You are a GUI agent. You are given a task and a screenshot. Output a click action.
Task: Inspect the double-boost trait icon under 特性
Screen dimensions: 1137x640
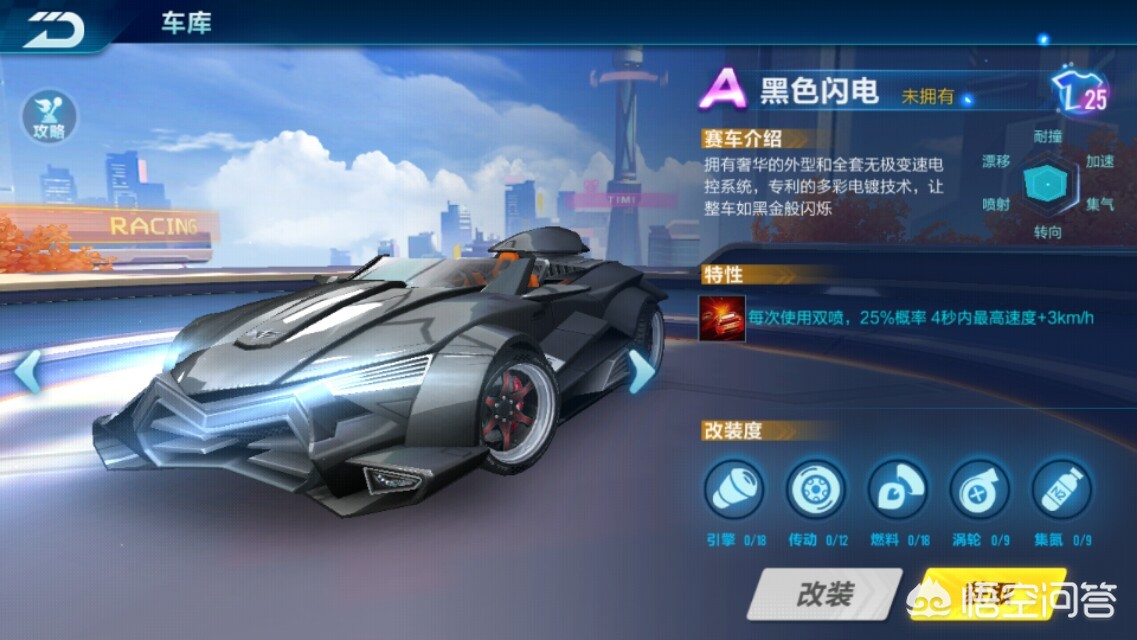tap(722, 317)
